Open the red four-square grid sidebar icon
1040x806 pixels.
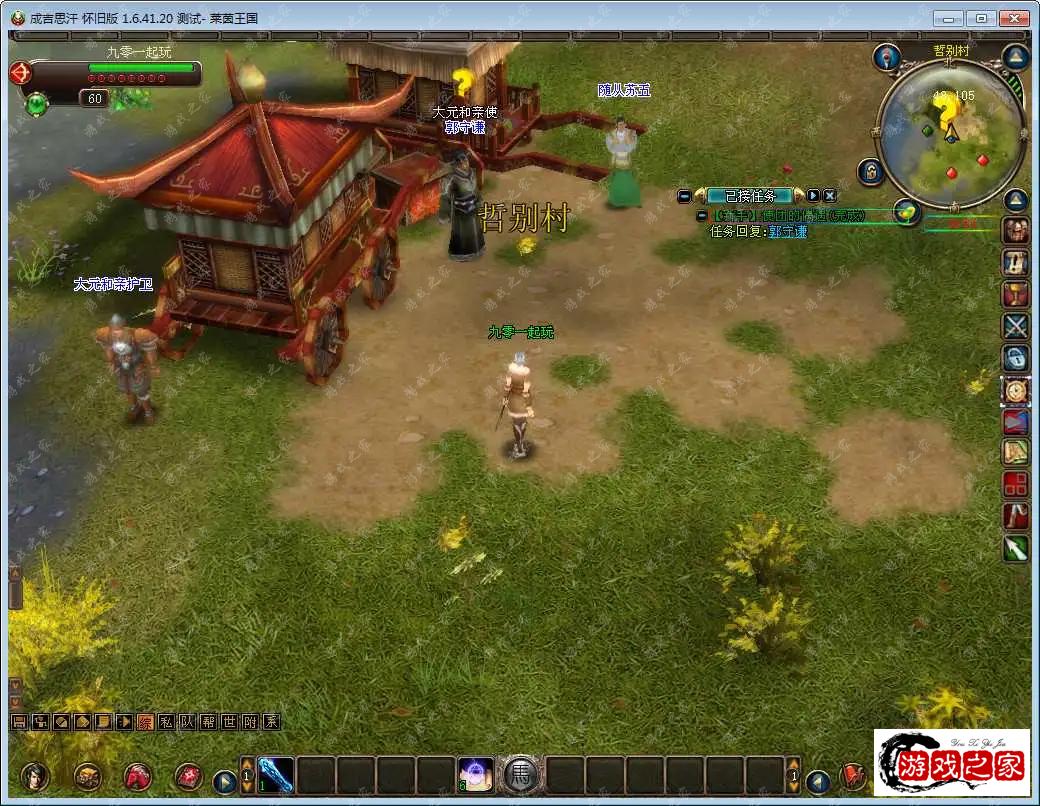(1016, 485)
